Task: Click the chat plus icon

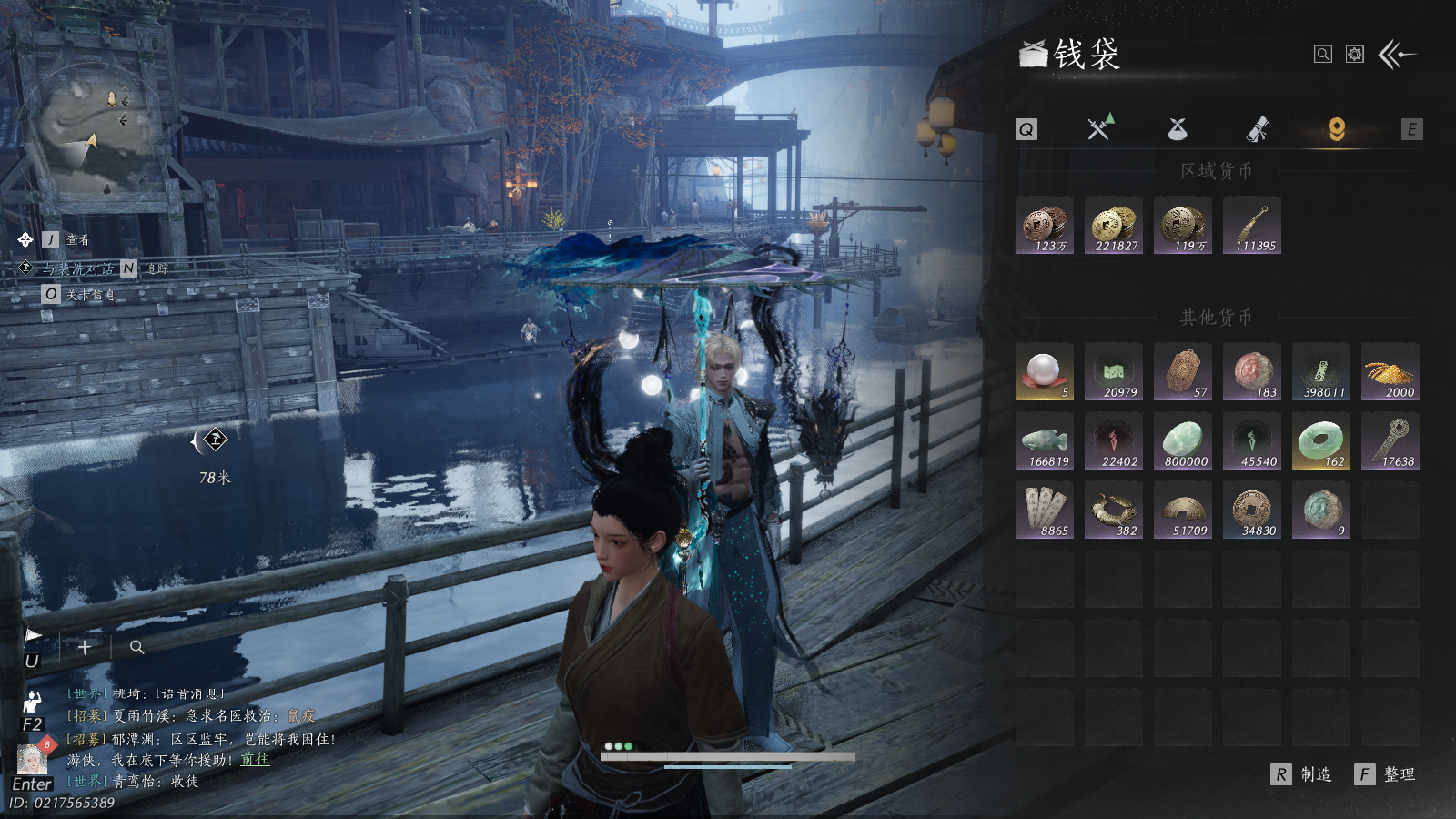Action: coord(84,647)
